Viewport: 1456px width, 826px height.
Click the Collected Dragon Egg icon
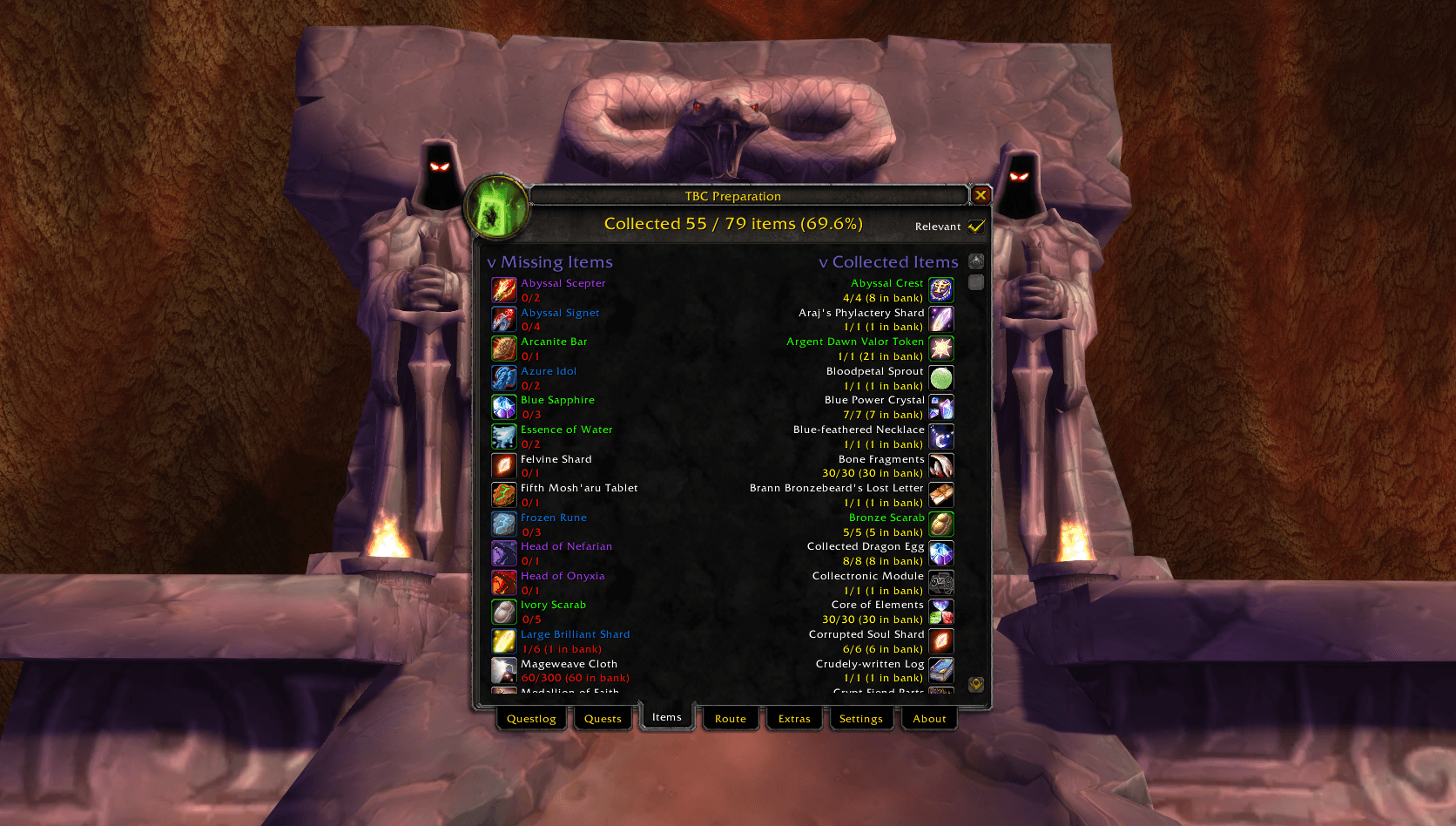click(x=941, y=552)
